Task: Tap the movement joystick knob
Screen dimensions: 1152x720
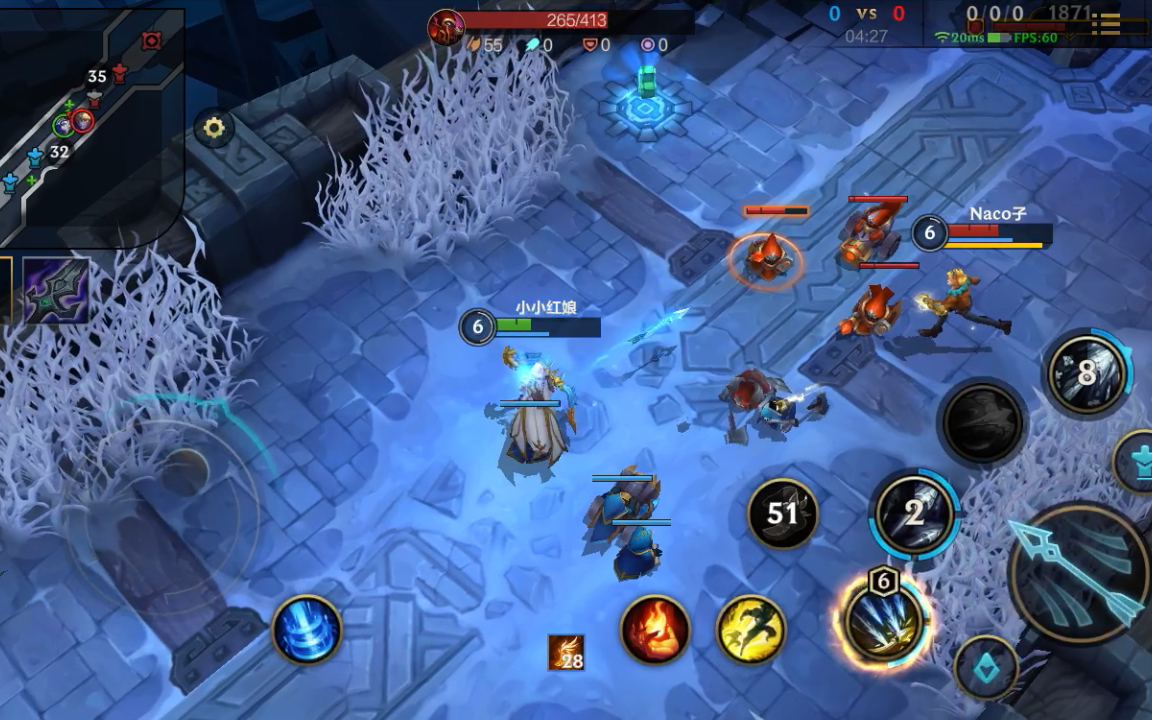Action: 184,471
